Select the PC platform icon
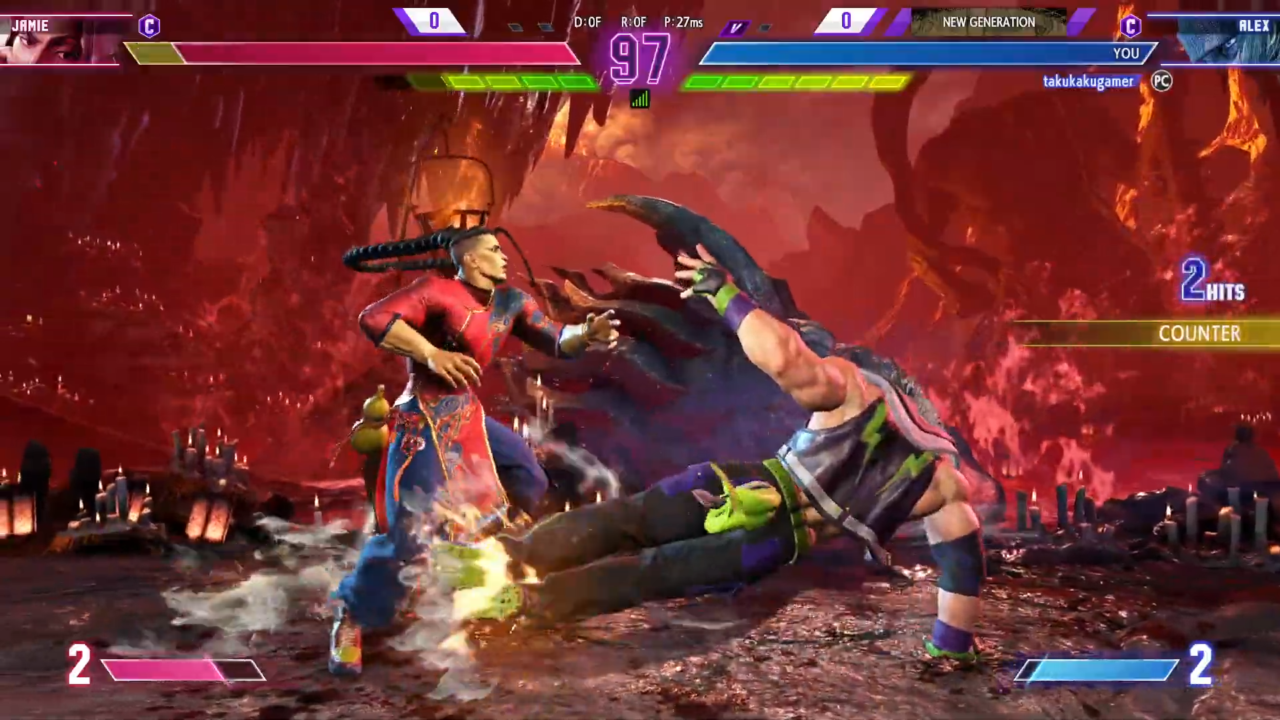This screenshot has height=720, width=1280. tap(1161, 81)
